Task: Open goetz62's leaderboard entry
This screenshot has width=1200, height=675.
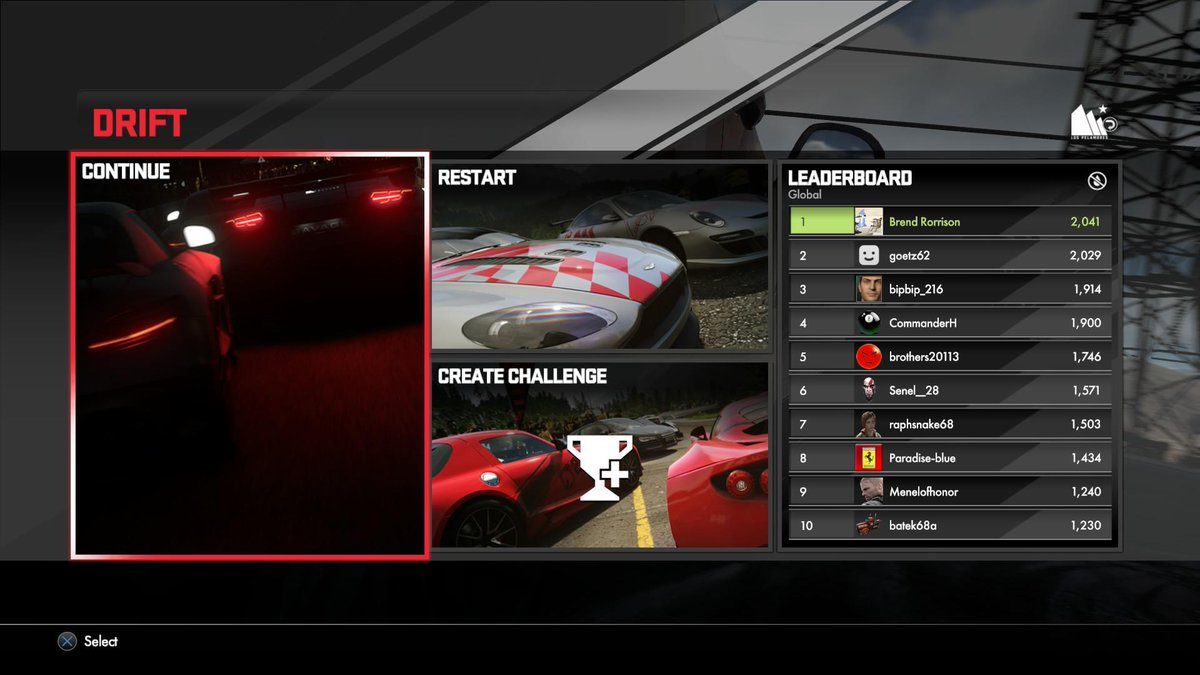Action: [x=949, y=255]
